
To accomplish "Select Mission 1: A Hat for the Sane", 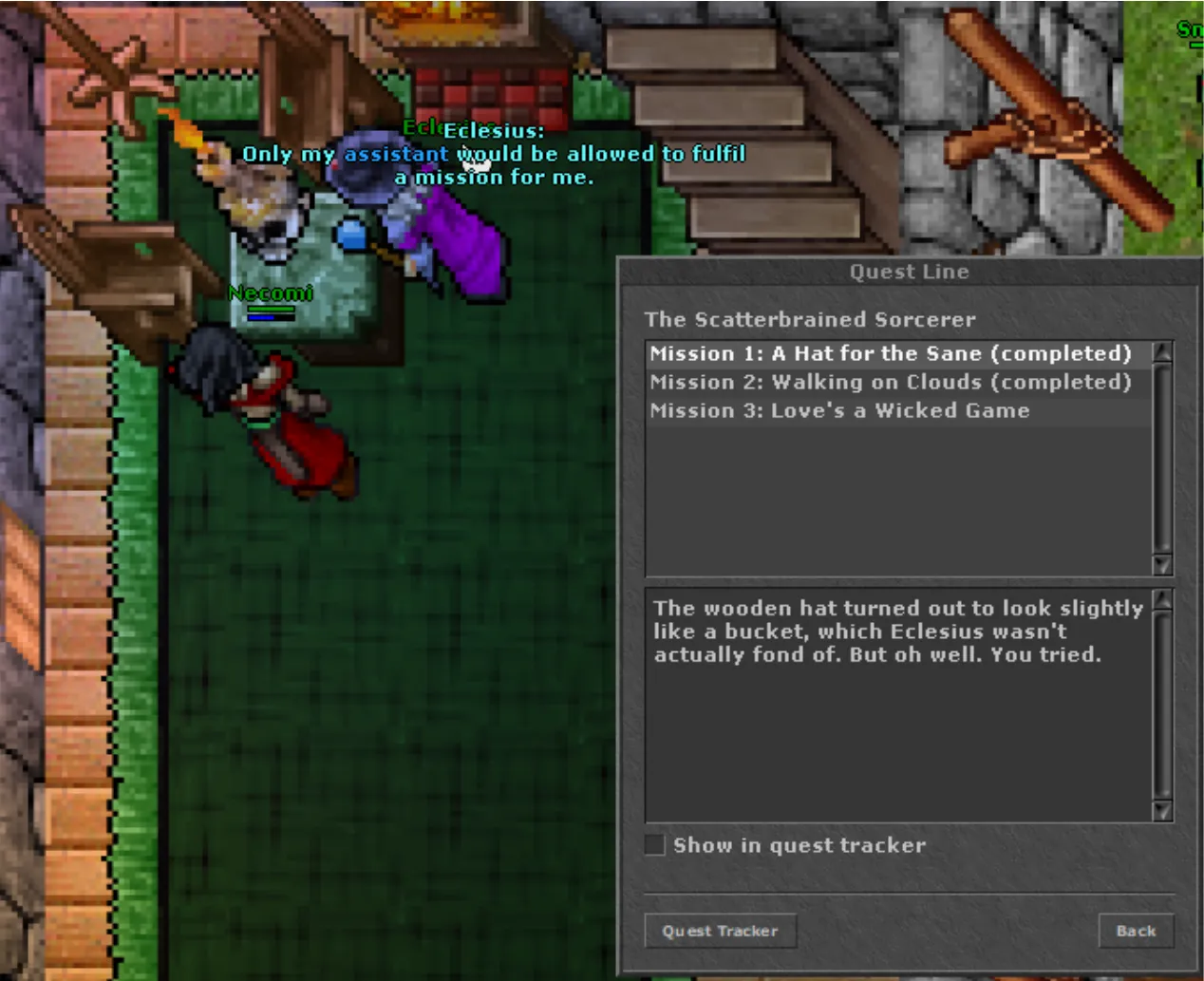I will click(x=890, y=354).
